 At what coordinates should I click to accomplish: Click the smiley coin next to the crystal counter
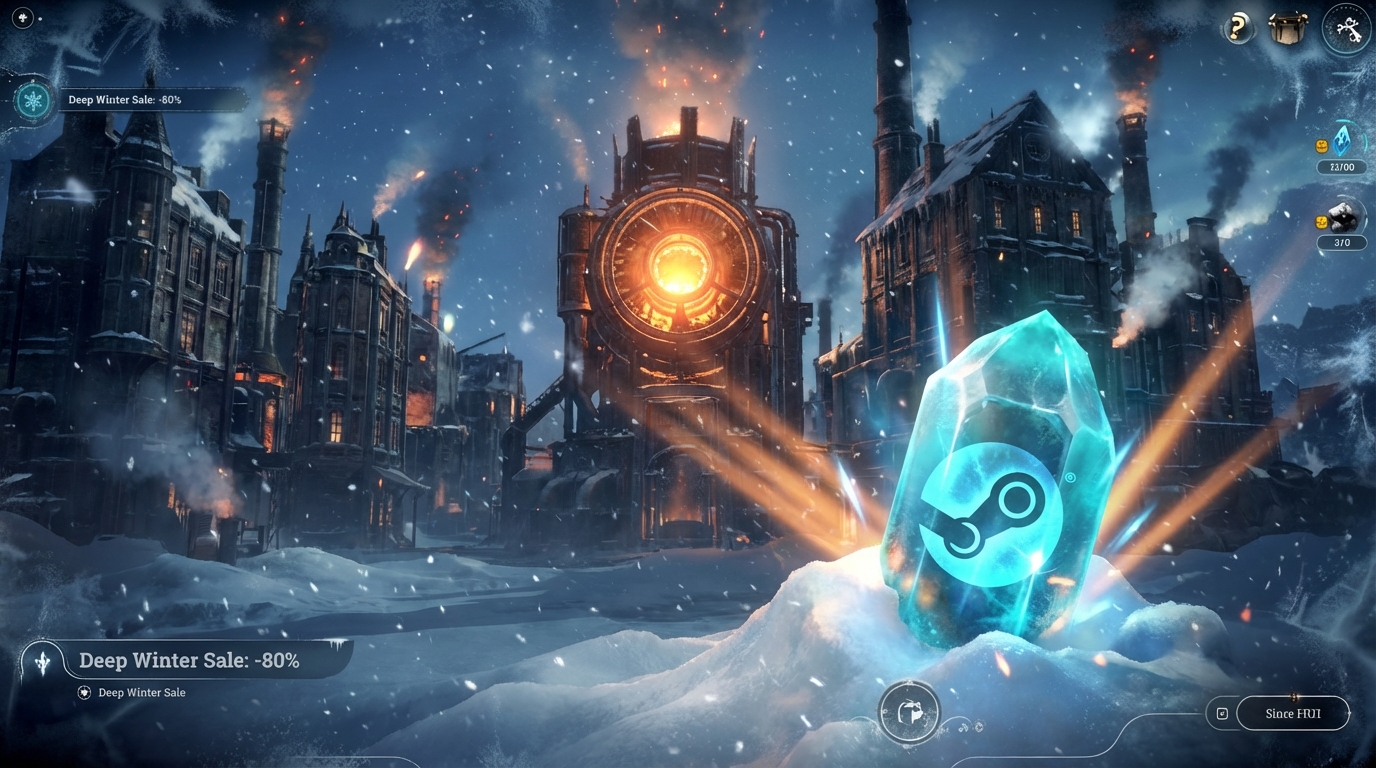[1322, 147]
